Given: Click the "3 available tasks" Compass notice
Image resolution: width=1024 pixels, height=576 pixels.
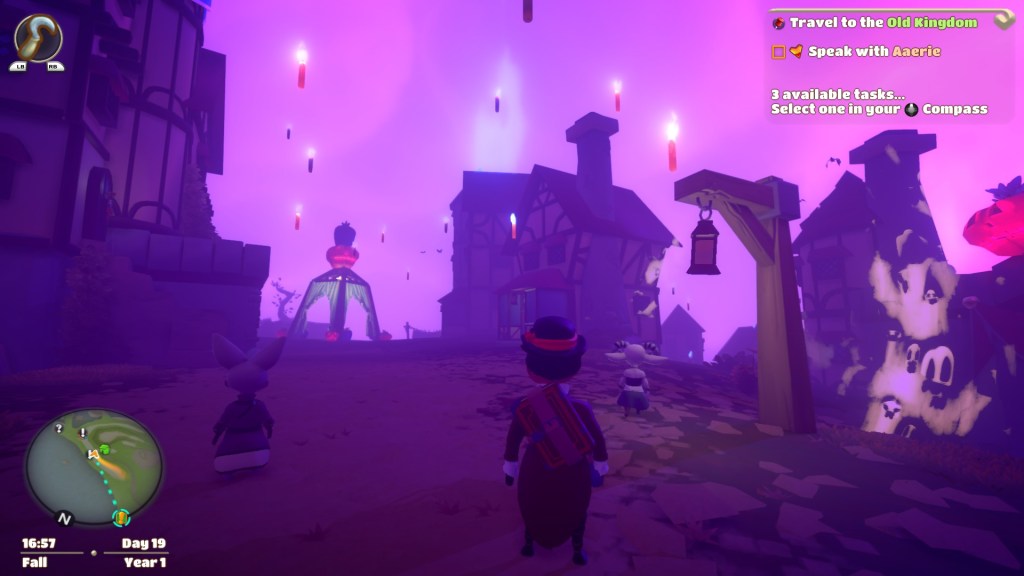Looking at the screenshot, I should [879, 102].
